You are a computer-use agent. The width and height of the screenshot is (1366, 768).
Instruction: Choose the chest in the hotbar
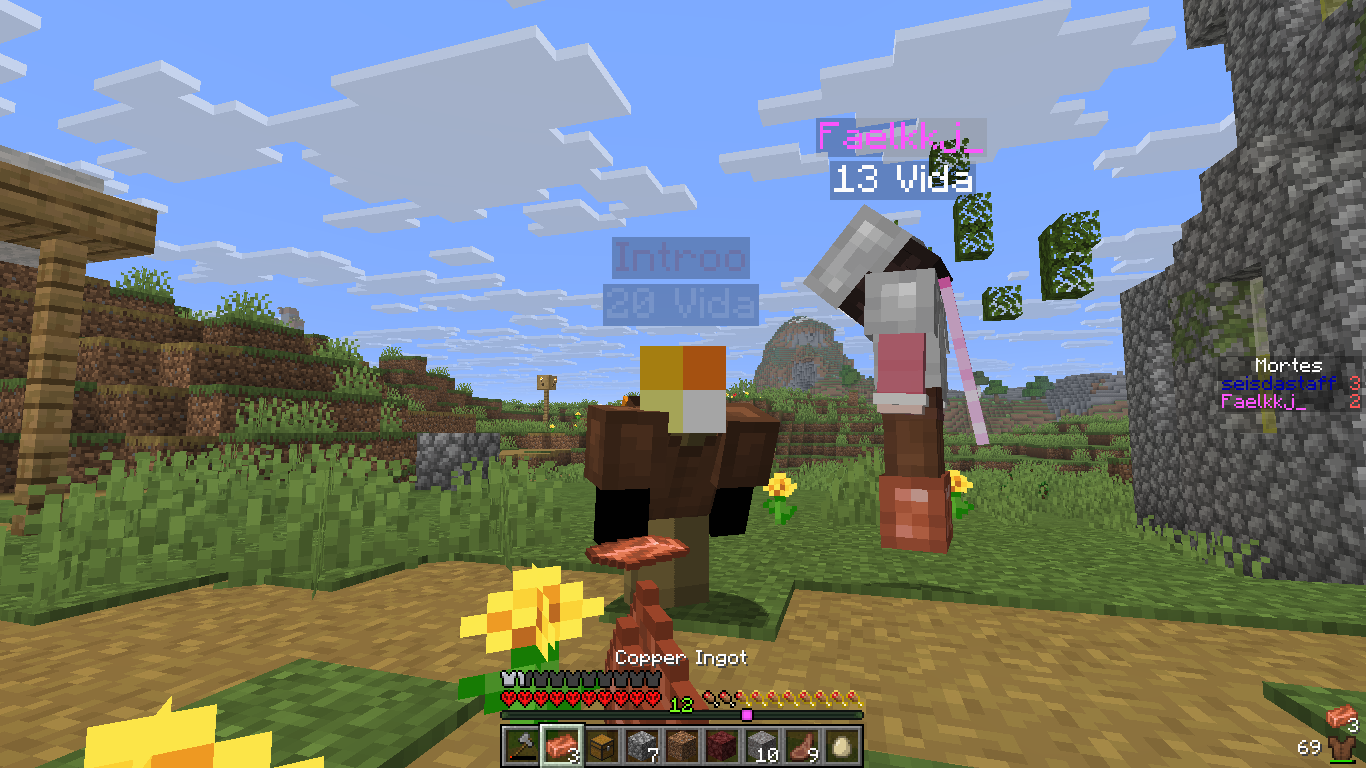pyautogui.click(x=601, y=746)
